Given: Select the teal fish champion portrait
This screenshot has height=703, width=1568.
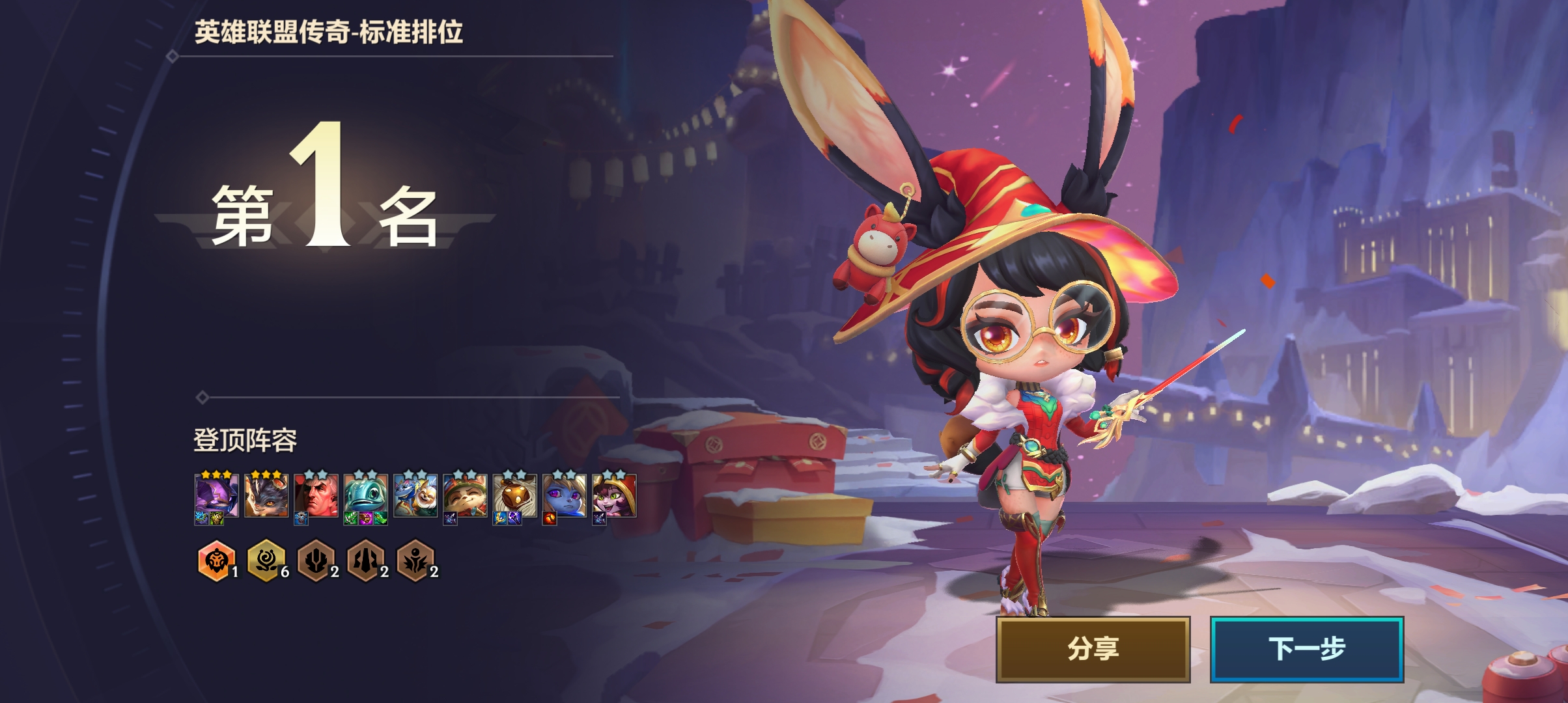Looking at the screenshot, I should click(x=365, y=495).
